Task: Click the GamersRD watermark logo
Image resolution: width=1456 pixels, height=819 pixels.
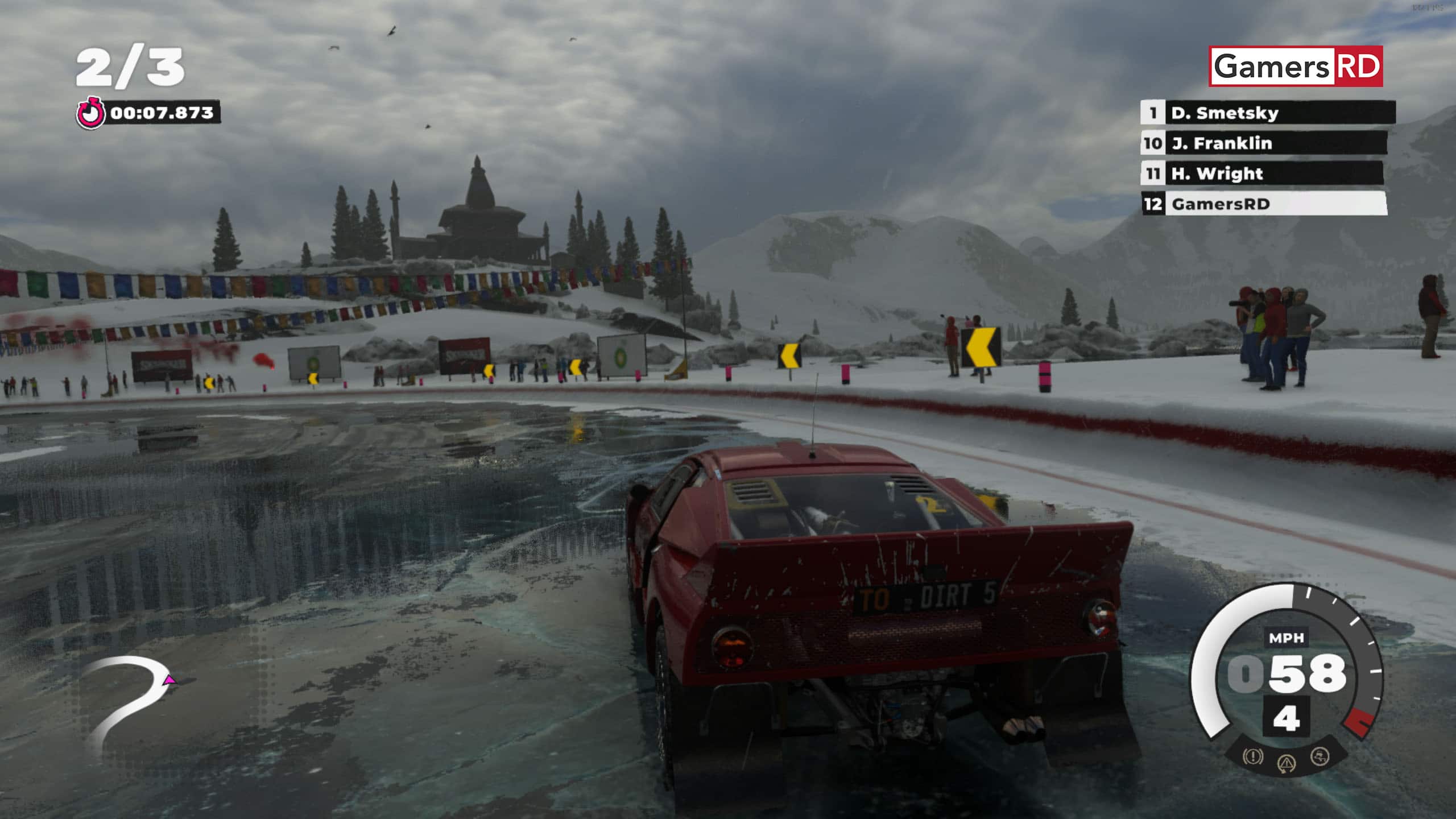Action: click(x=1296, y=67)
